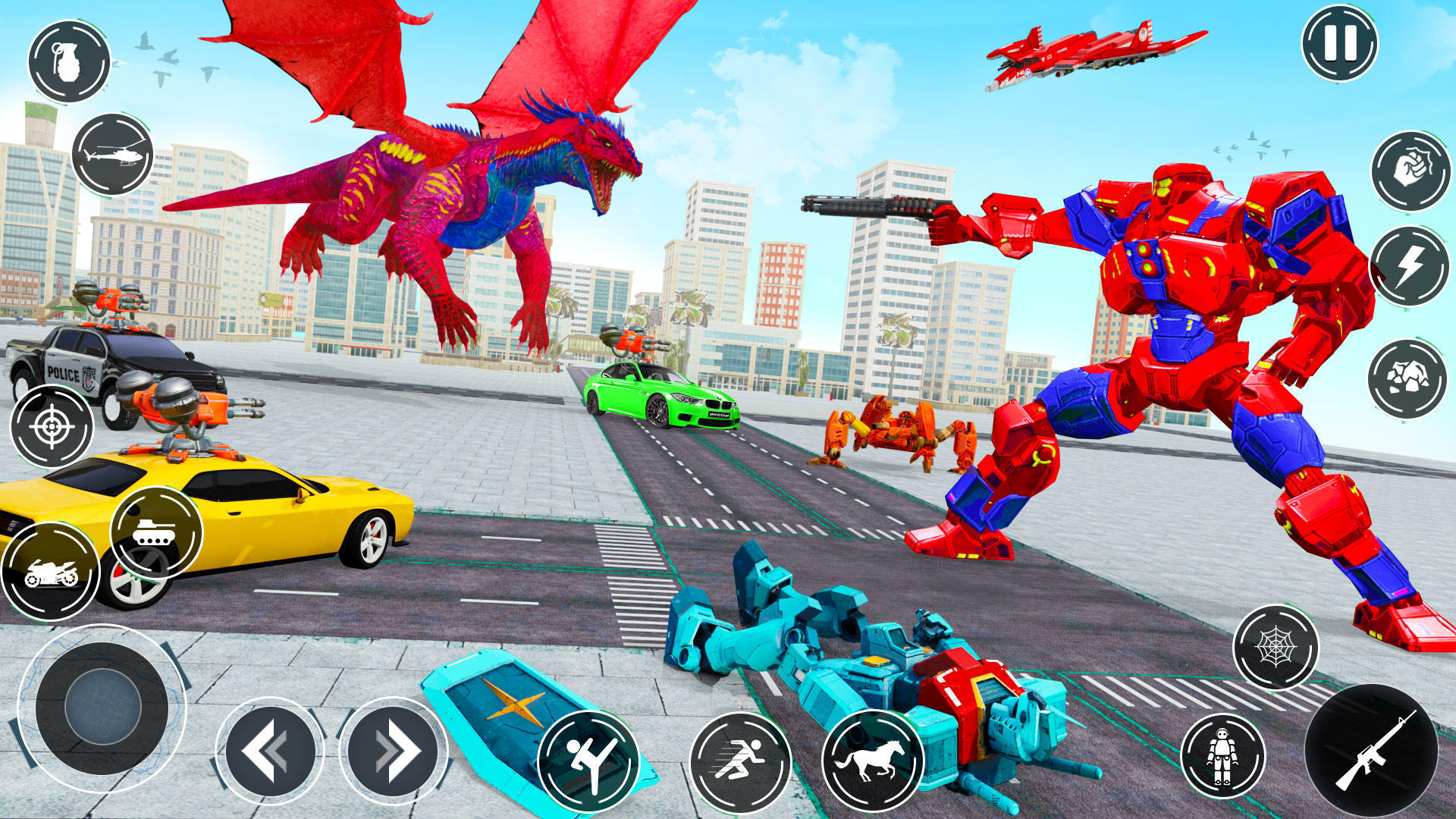Transform into a tank
This screenshot has width=1456, height=819.
pyautogui.click(x=155, y=533)
